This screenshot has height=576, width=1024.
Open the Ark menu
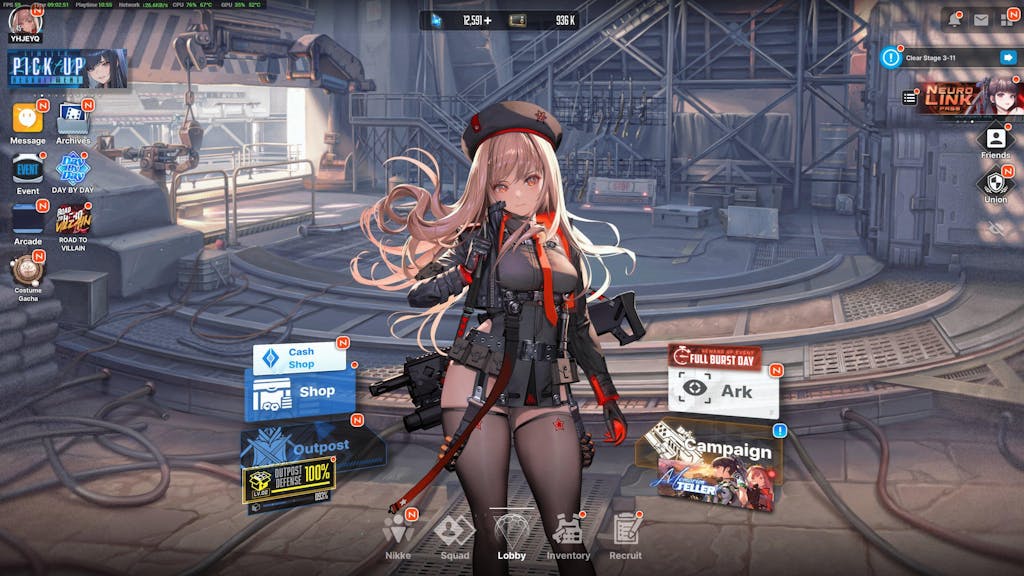[x=723, y=391]
